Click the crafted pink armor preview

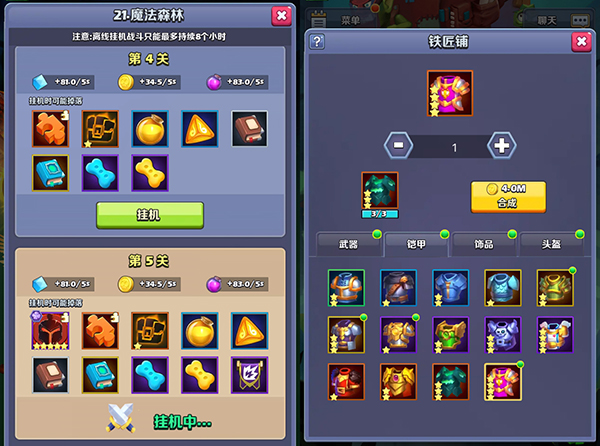pos(449,90)
